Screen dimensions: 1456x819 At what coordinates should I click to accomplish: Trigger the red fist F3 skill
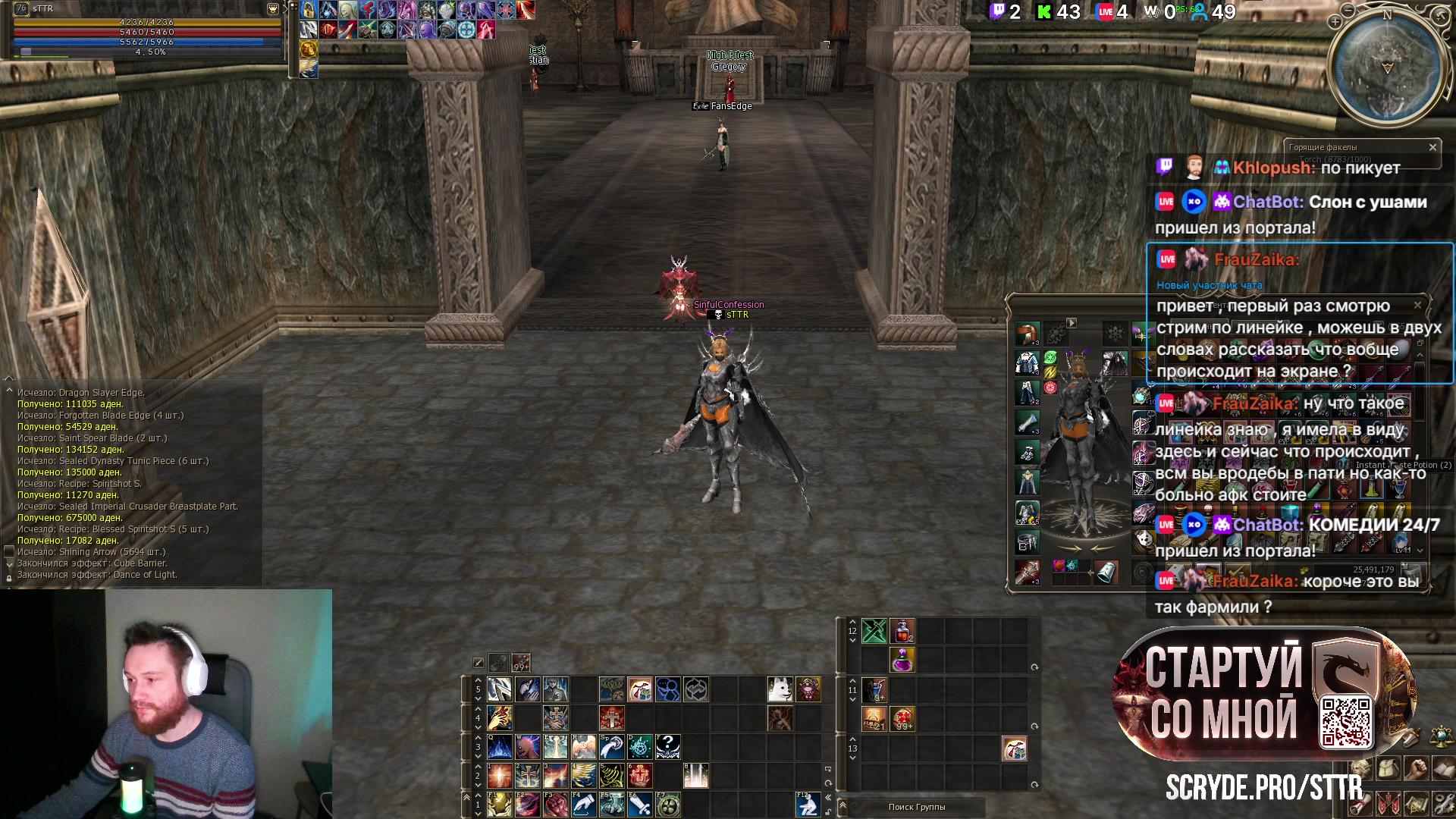pos(555,804)
